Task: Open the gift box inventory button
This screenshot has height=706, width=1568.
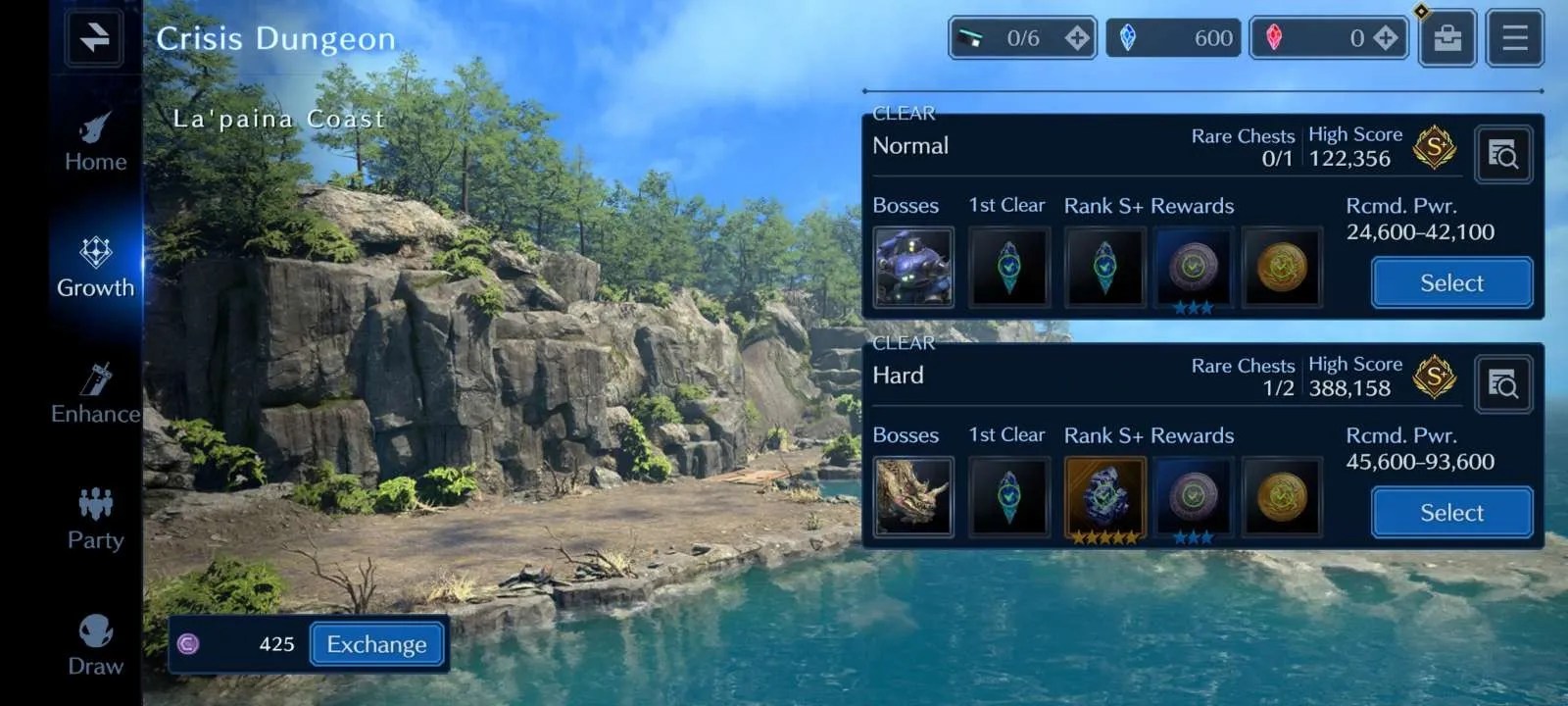Action: pyautogui.click(x=1446, y=38)
